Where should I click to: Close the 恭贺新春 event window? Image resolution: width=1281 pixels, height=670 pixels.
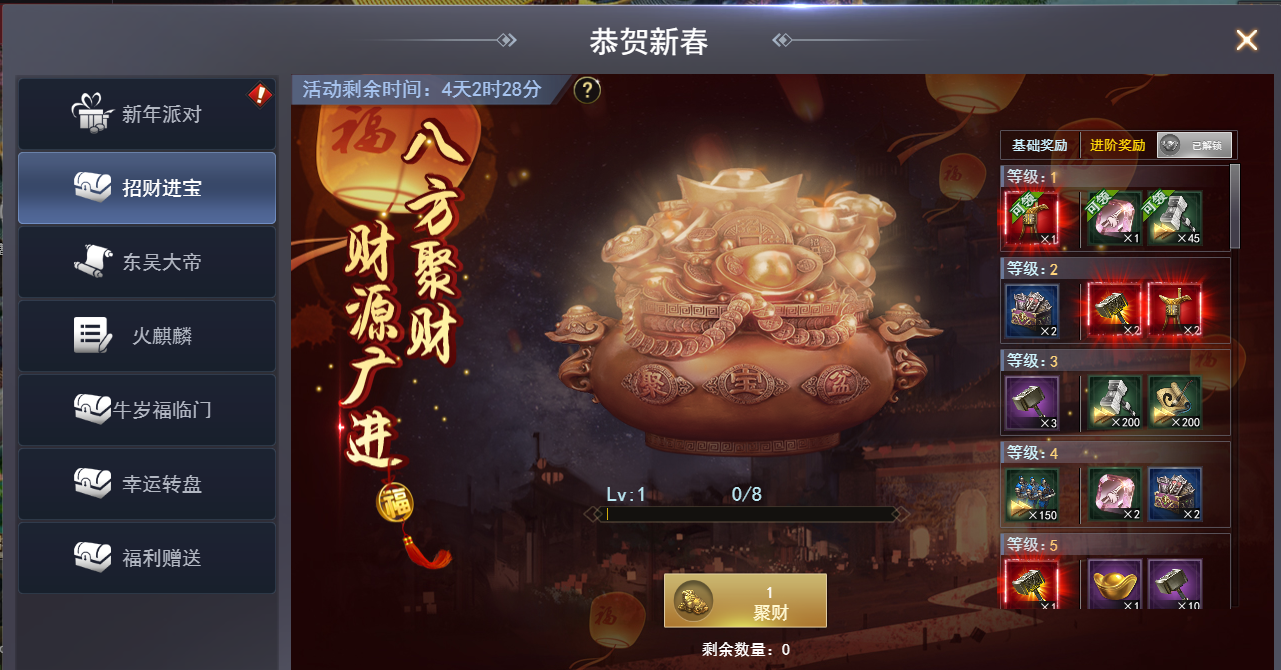(x=1246, y=40)
